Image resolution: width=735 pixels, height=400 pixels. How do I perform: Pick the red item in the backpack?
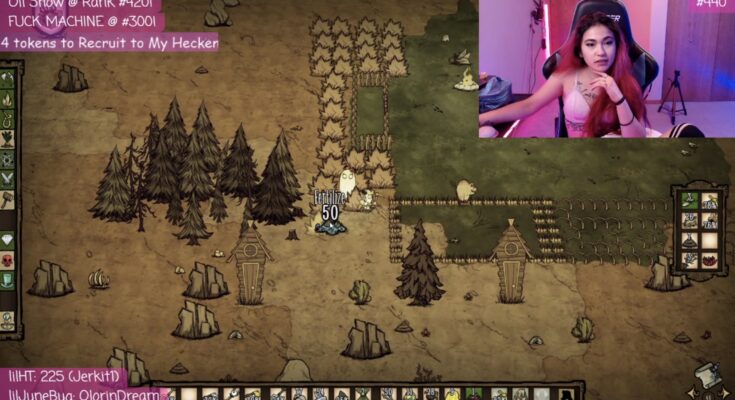[709, 258]
